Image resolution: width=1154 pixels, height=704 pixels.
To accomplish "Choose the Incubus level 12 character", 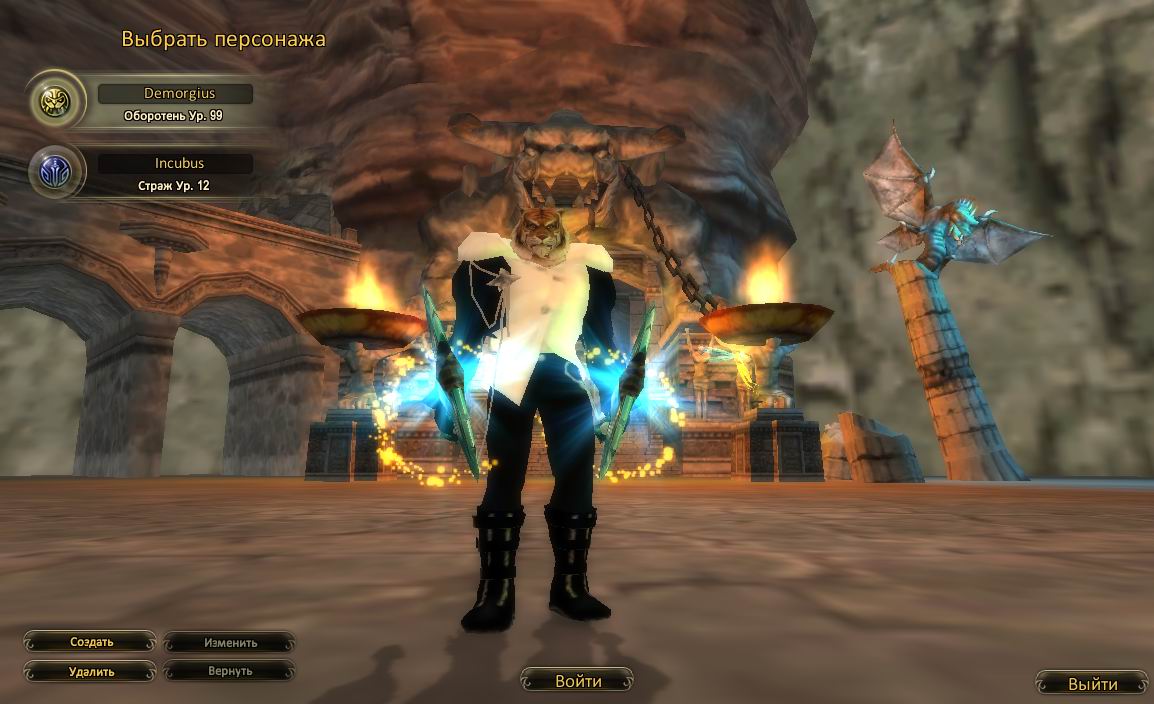I will pos(175,164).
